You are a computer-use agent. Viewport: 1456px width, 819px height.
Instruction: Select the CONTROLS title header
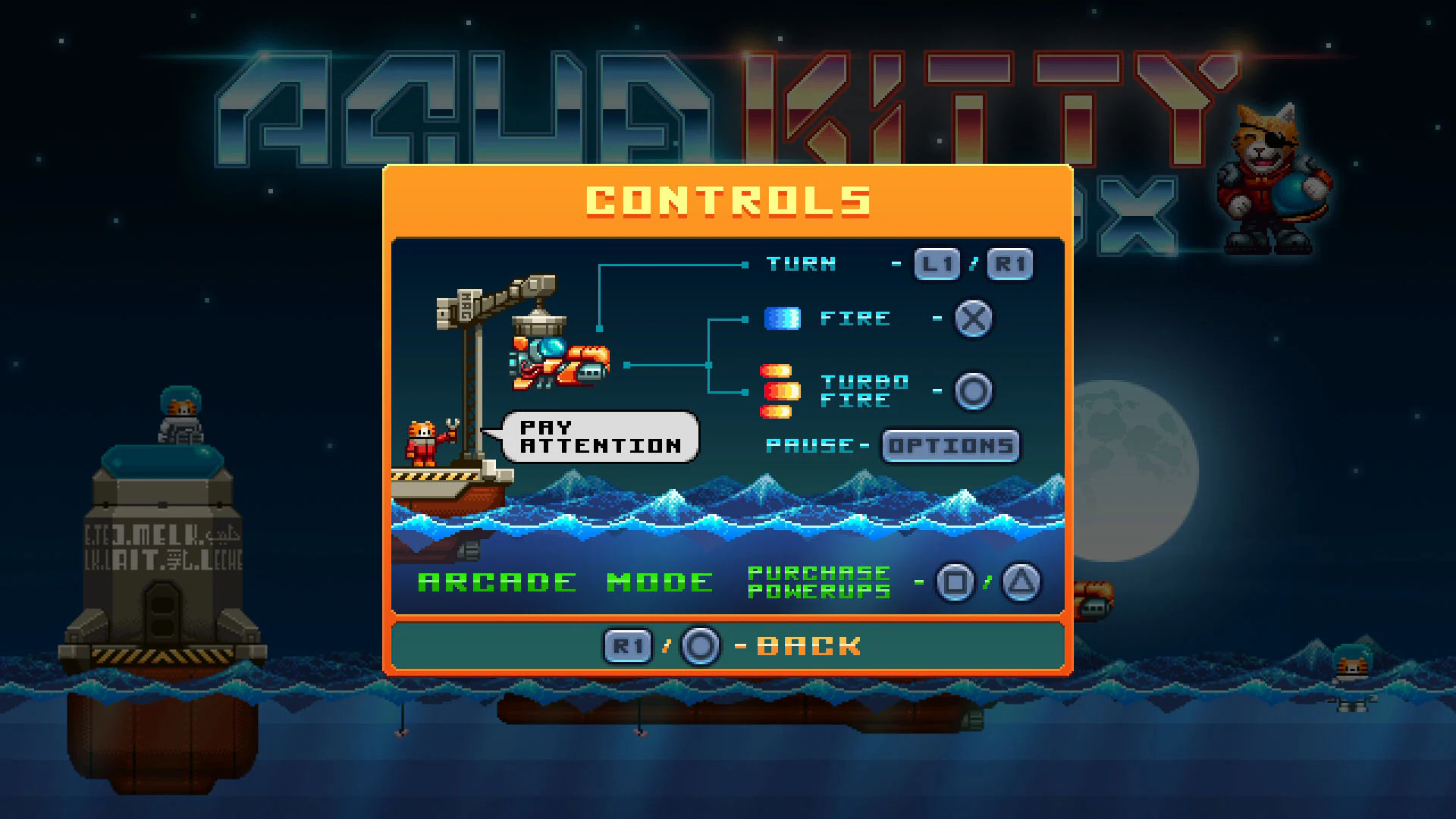pos(726,201)
